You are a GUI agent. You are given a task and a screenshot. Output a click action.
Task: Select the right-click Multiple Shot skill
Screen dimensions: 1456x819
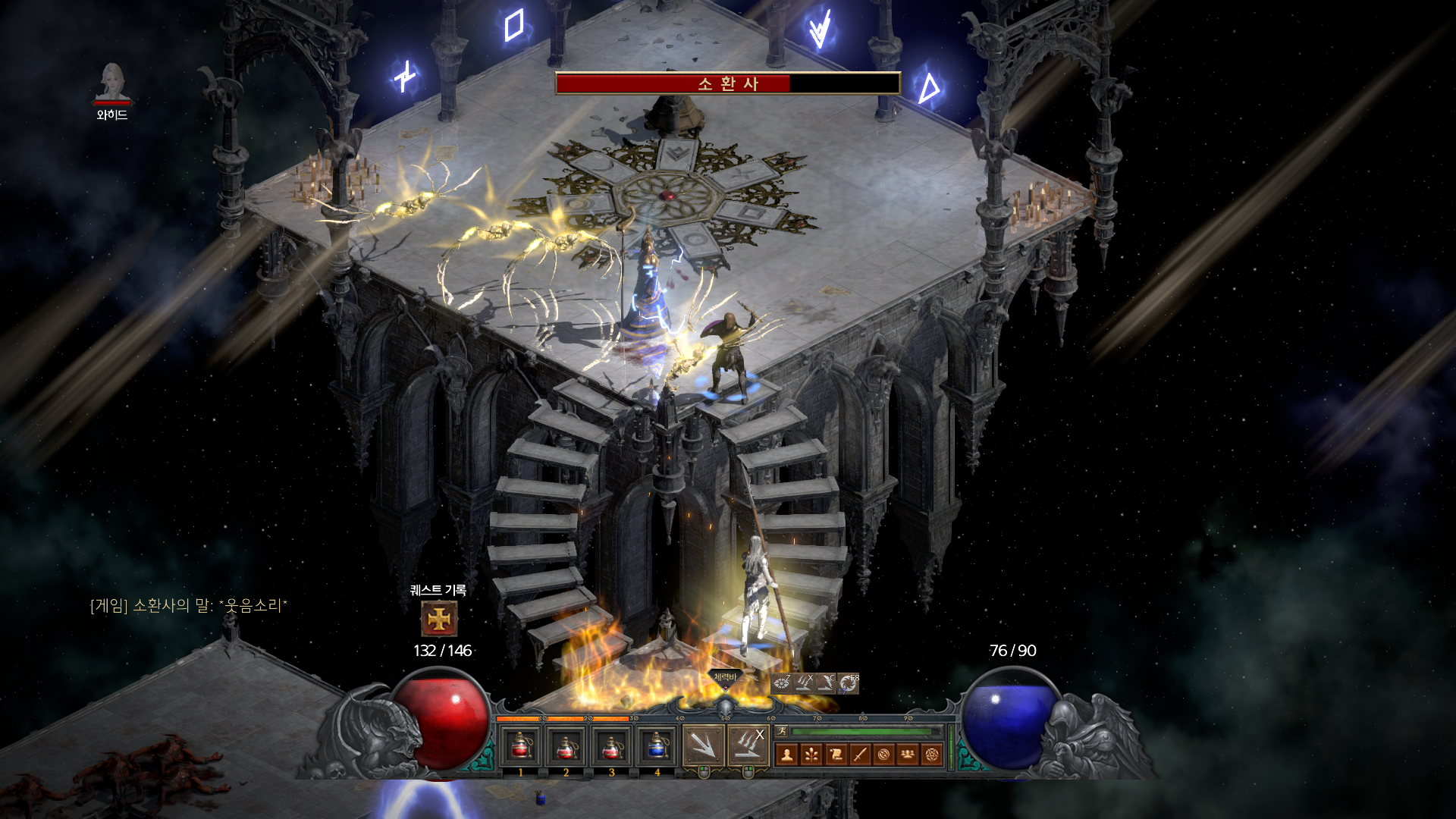click(x=748, y=746)
